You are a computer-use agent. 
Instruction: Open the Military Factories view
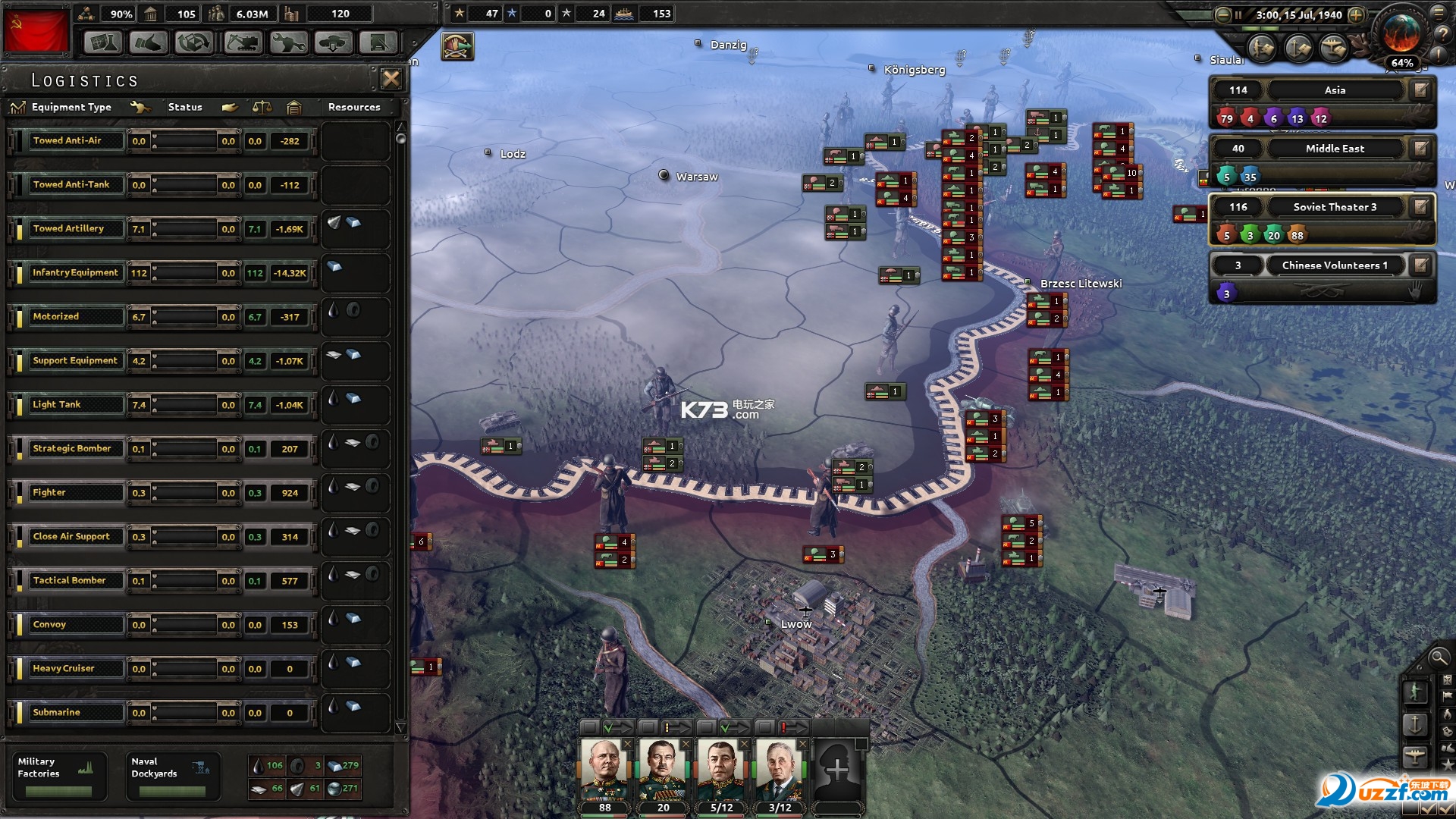pyautogui.click(x=58, y=775)
